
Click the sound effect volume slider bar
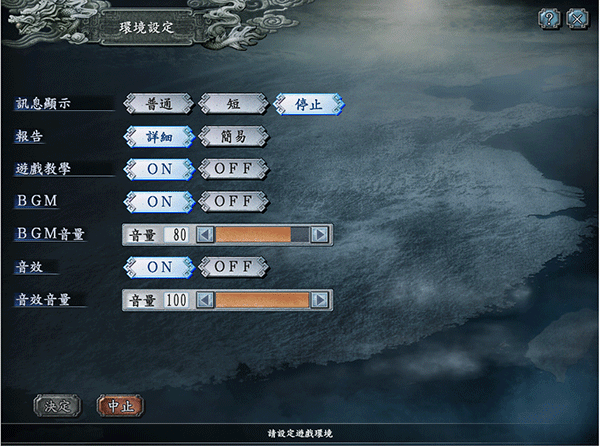(x=262, y=299)
